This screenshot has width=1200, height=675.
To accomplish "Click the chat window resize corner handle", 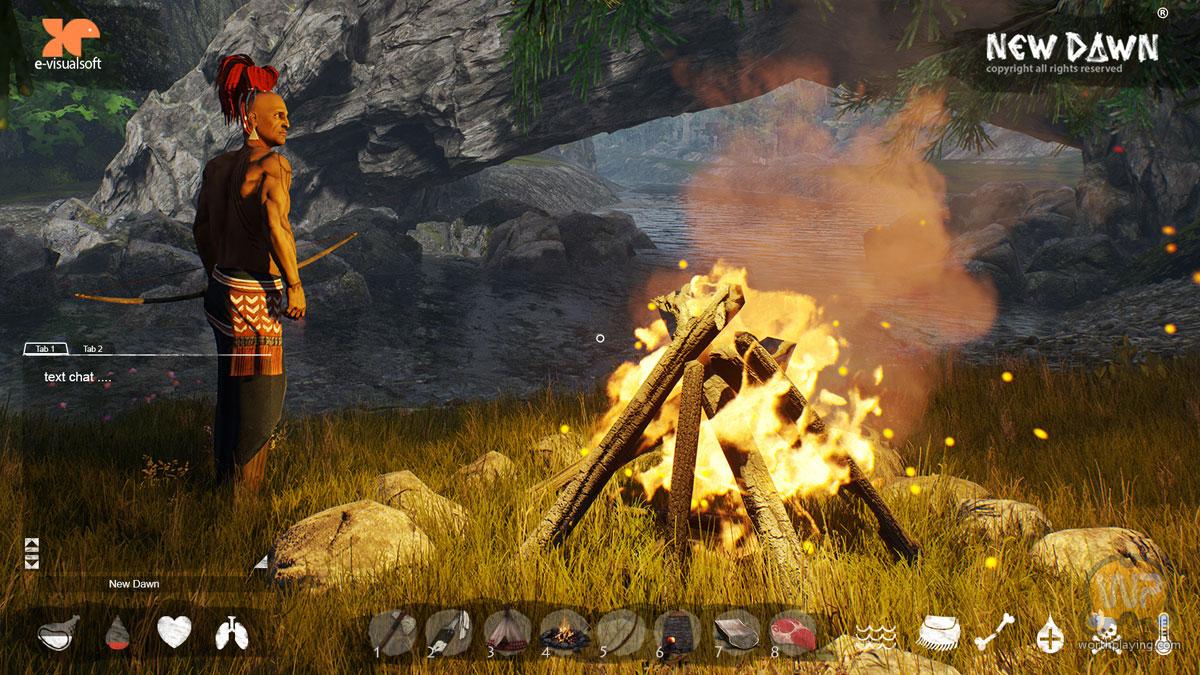I will tap(261, 562).
